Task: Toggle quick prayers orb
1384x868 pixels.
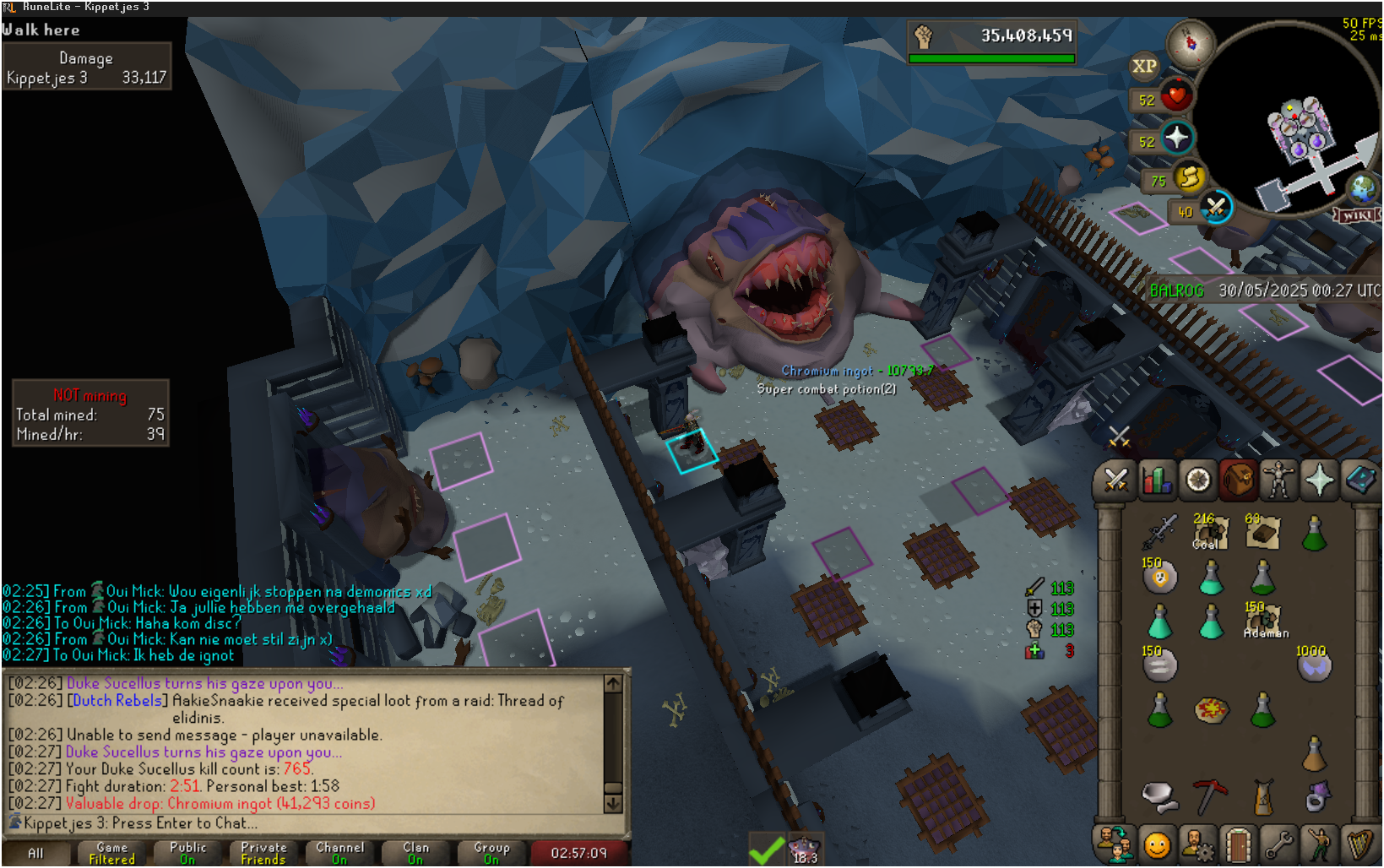Action: pos(1177,138)
